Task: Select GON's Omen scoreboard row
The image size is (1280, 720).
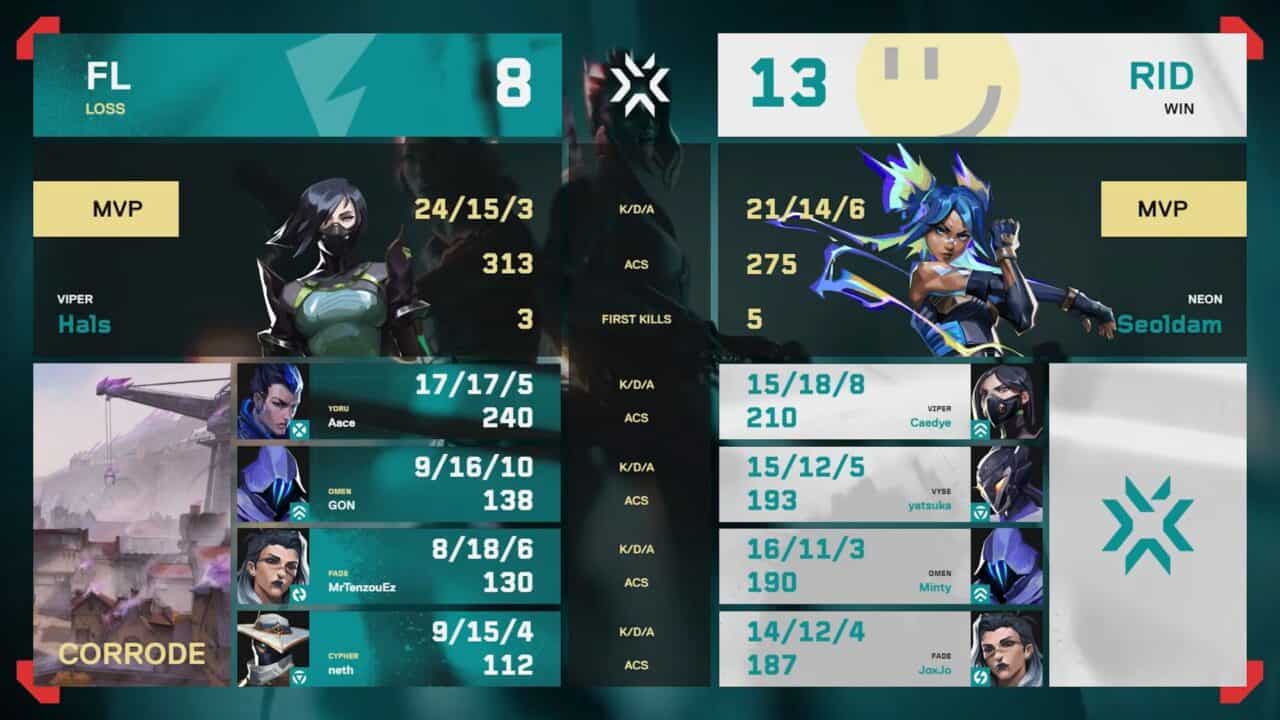Action: pos(398,484)
